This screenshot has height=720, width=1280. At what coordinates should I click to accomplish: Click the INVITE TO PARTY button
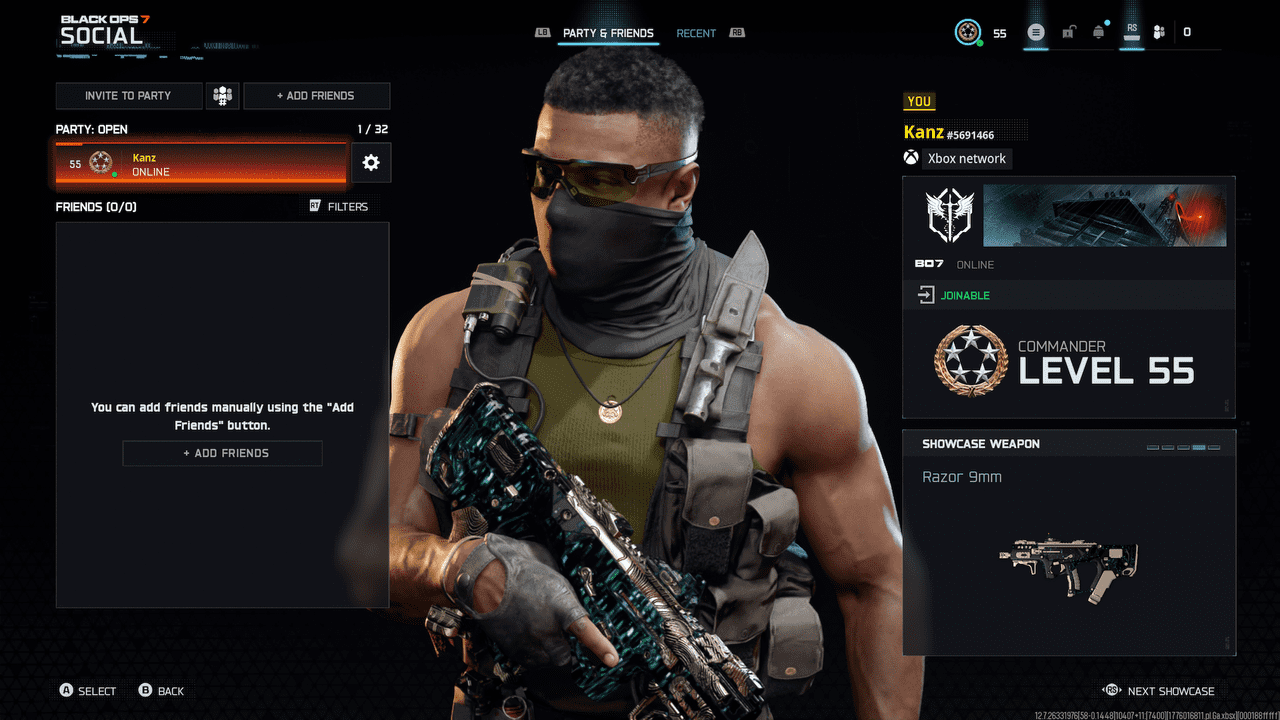click(129, 95)
